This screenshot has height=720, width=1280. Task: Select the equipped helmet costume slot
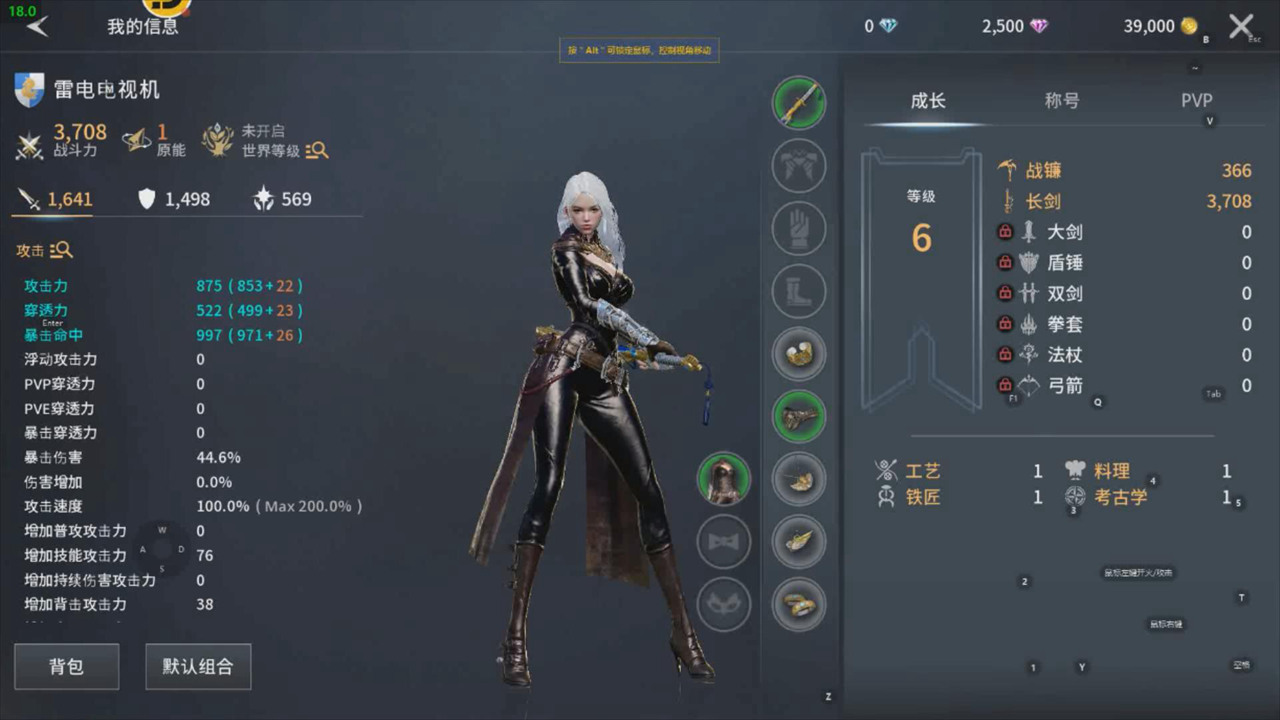click(723, 479)
